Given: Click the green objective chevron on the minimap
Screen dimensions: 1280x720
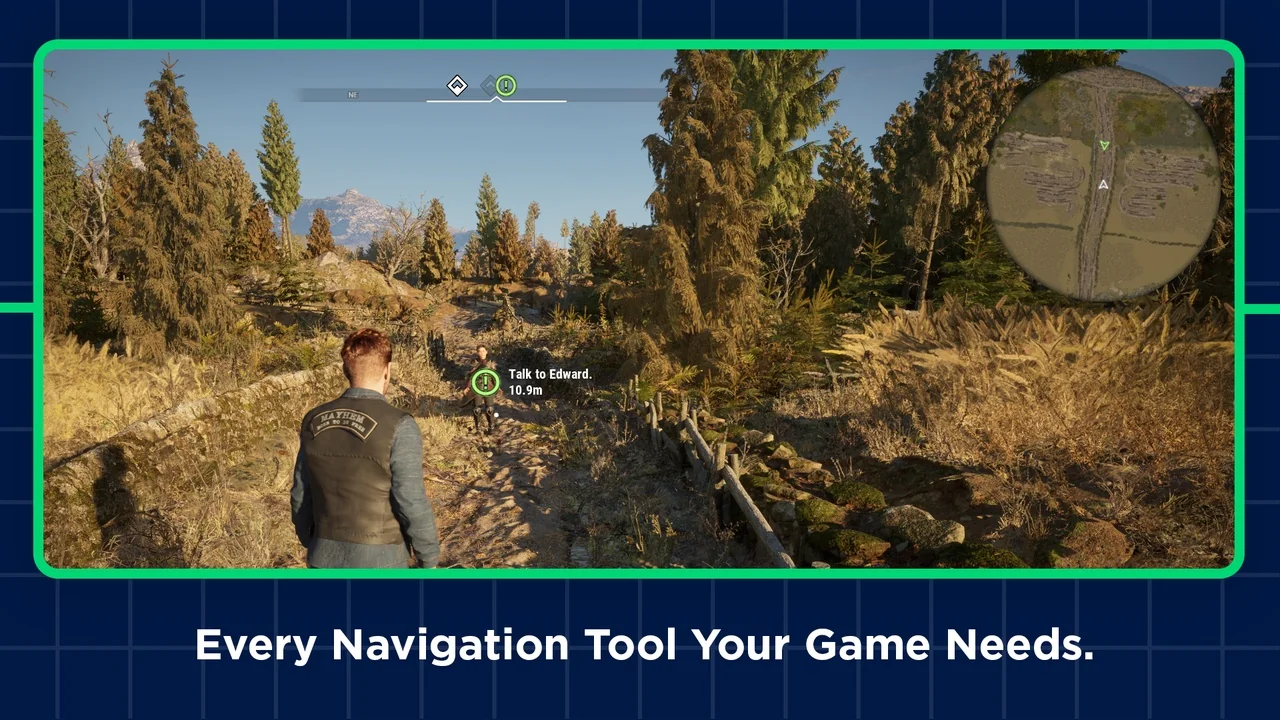Looking at the screenshot, I should point(1103,145).
